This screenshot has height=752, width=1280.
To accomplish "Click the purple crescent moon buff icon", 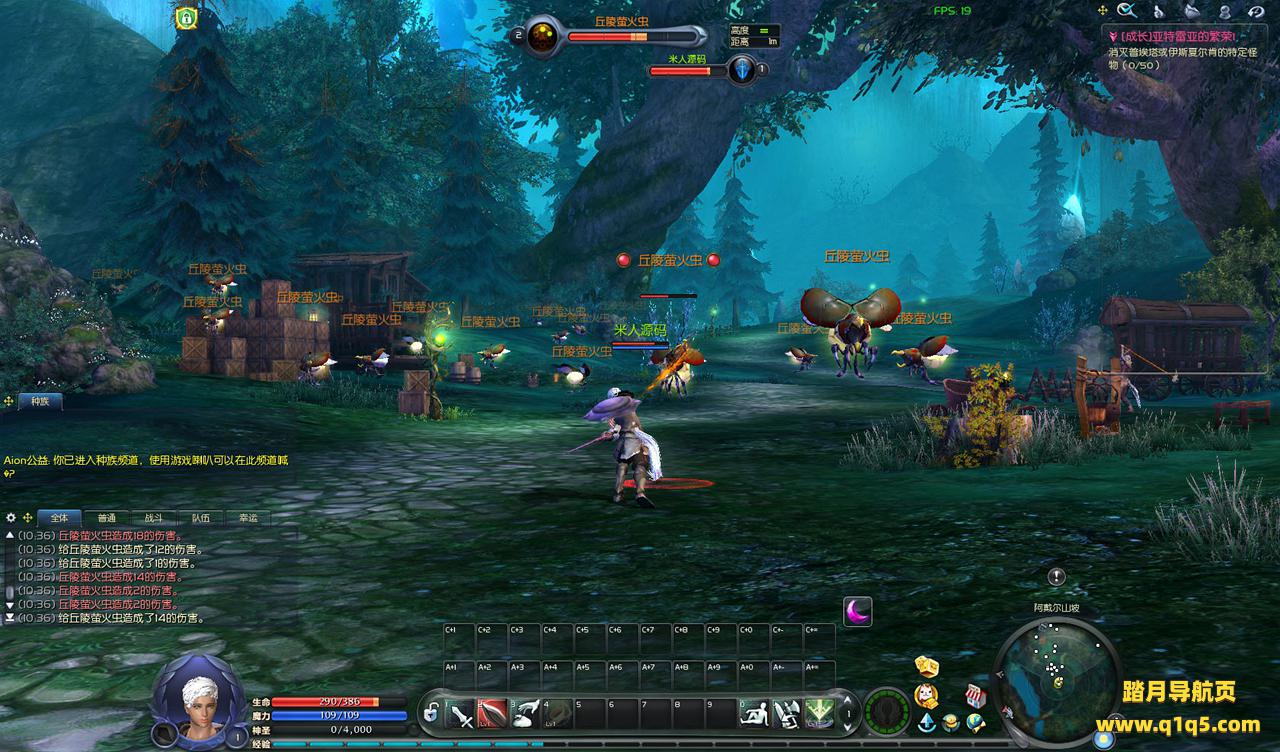I will point(857,611).
